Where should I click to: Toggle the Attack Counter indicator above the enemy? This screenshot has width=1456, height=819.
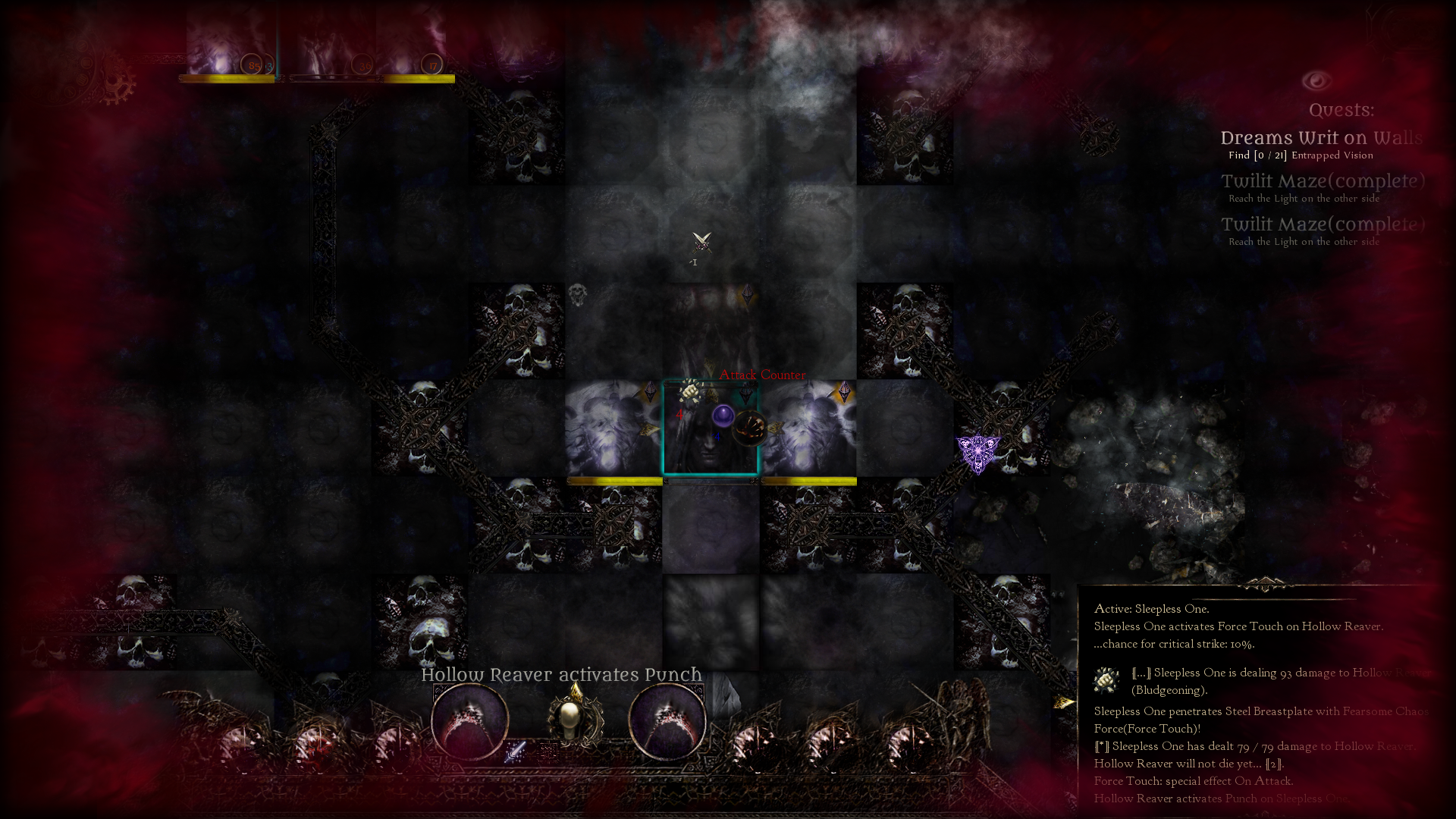[x=762, y=374]
